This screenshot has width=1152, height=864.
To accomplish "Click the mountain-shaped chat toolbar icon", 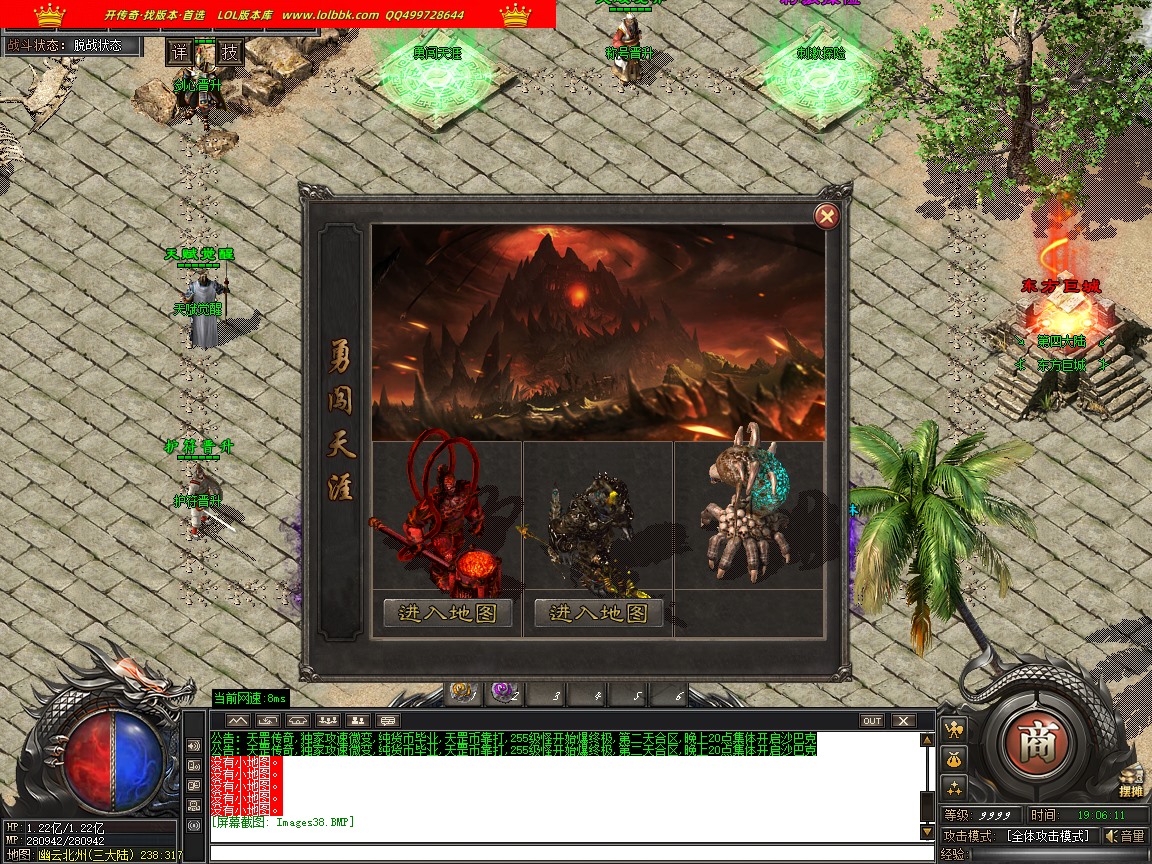I will point(237,720).
